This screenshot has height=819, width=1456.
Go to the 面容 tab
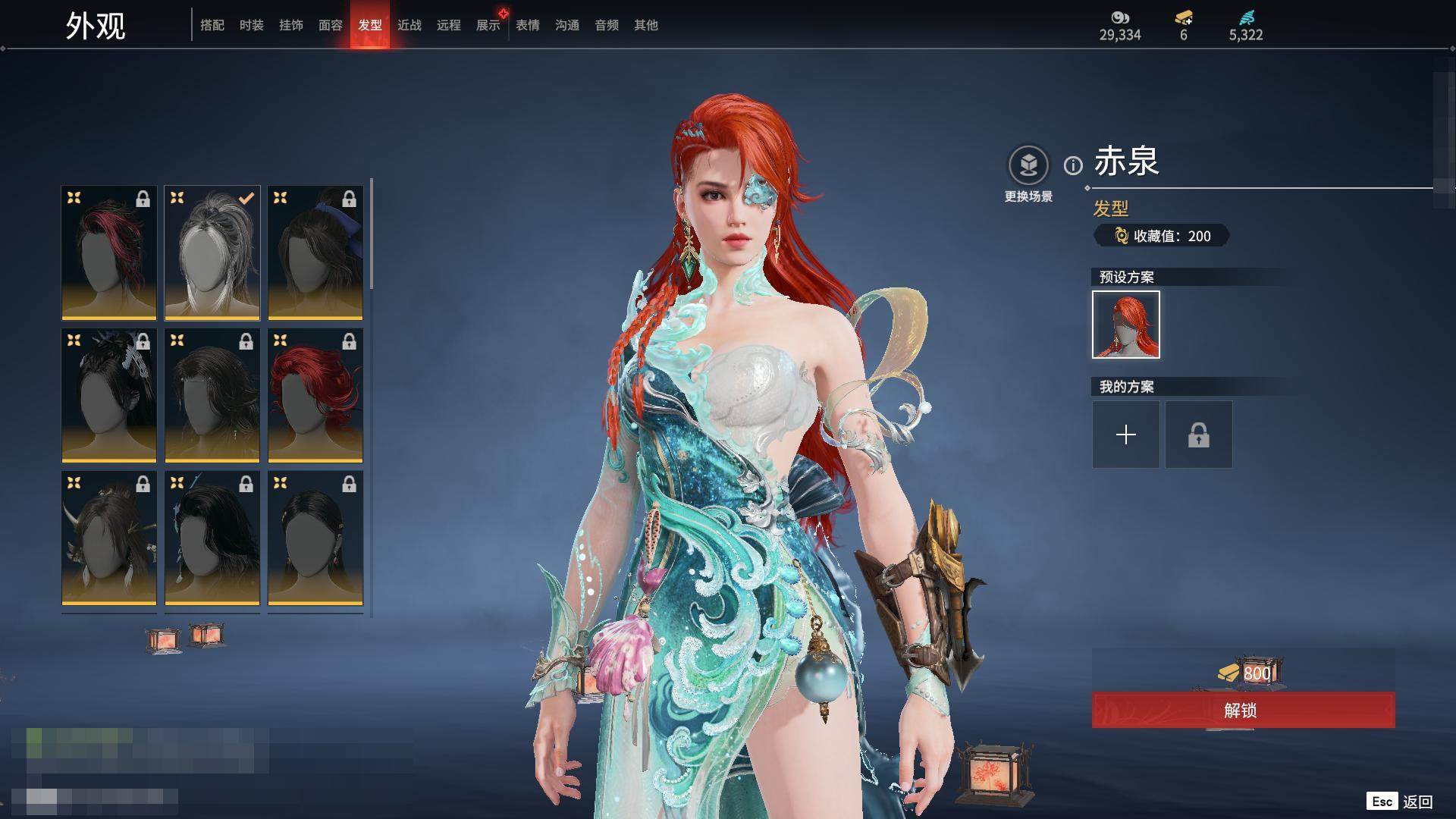tap(330, 25)
